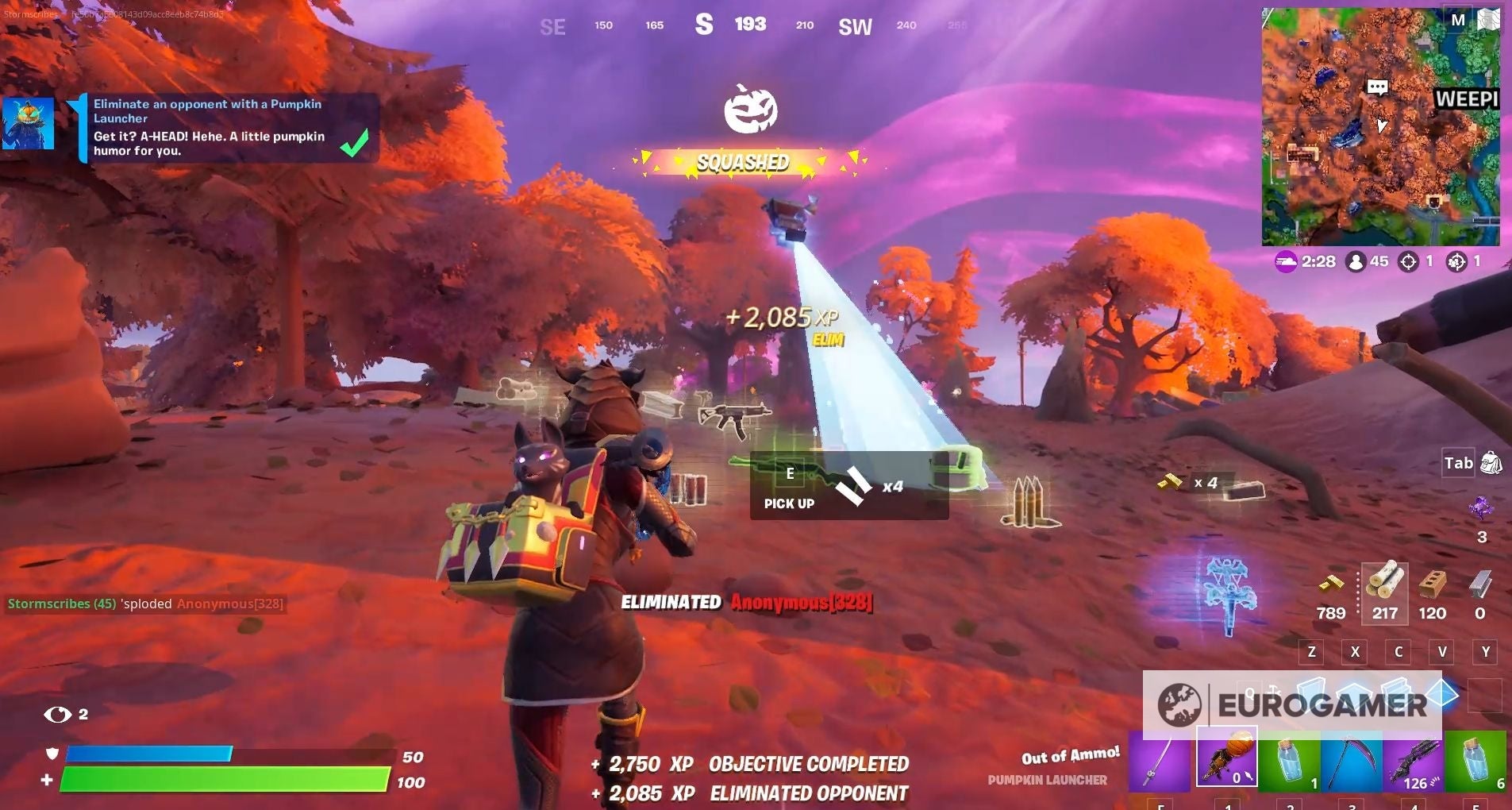Image resolution: width=1512 pixels, height=810 pixels.
Task: Select the katana in hotbar slot one
Action: 1159,761
